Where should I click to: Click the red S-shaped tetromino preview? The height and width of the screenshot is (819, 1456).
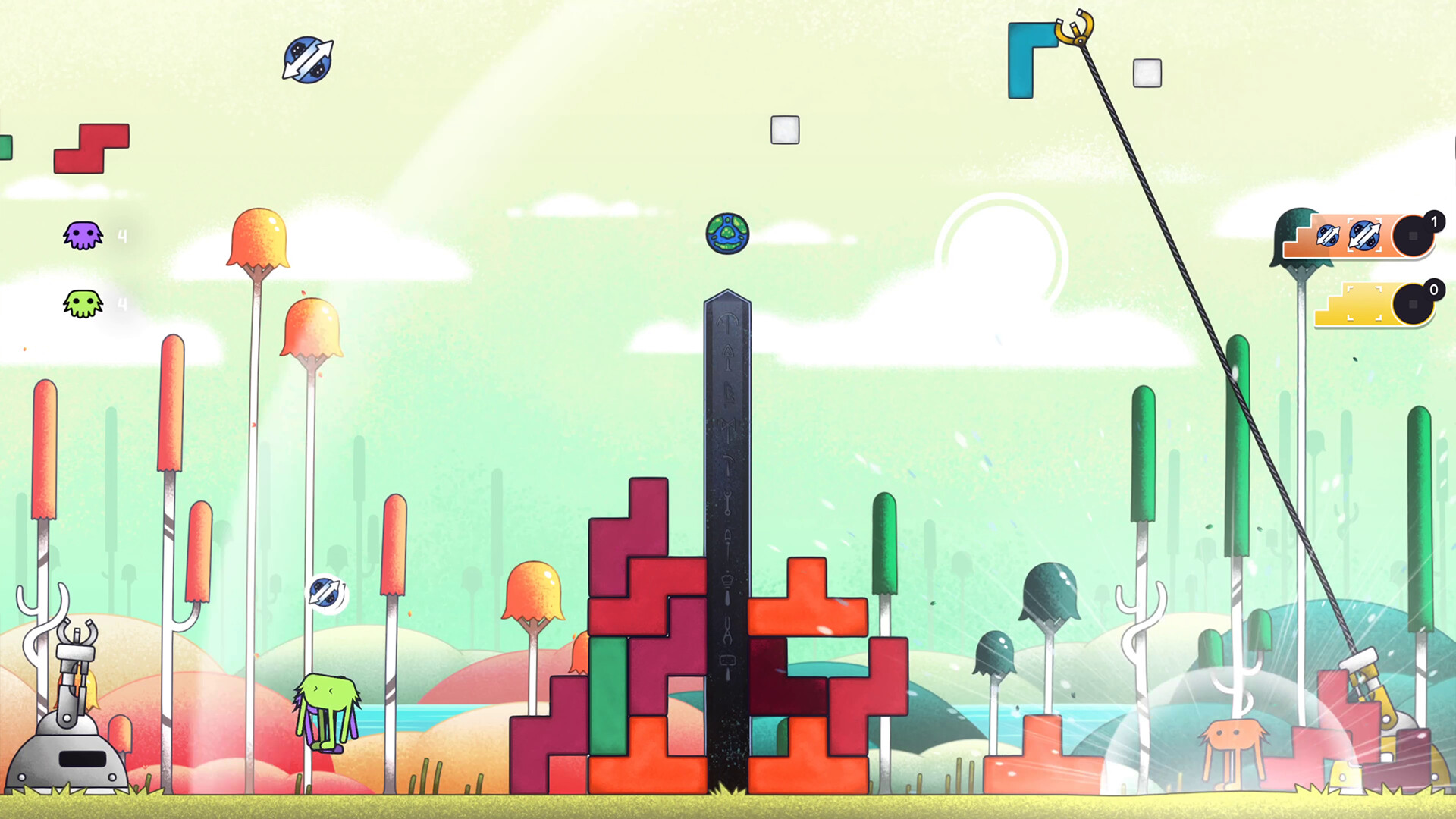tap(91, 149)
